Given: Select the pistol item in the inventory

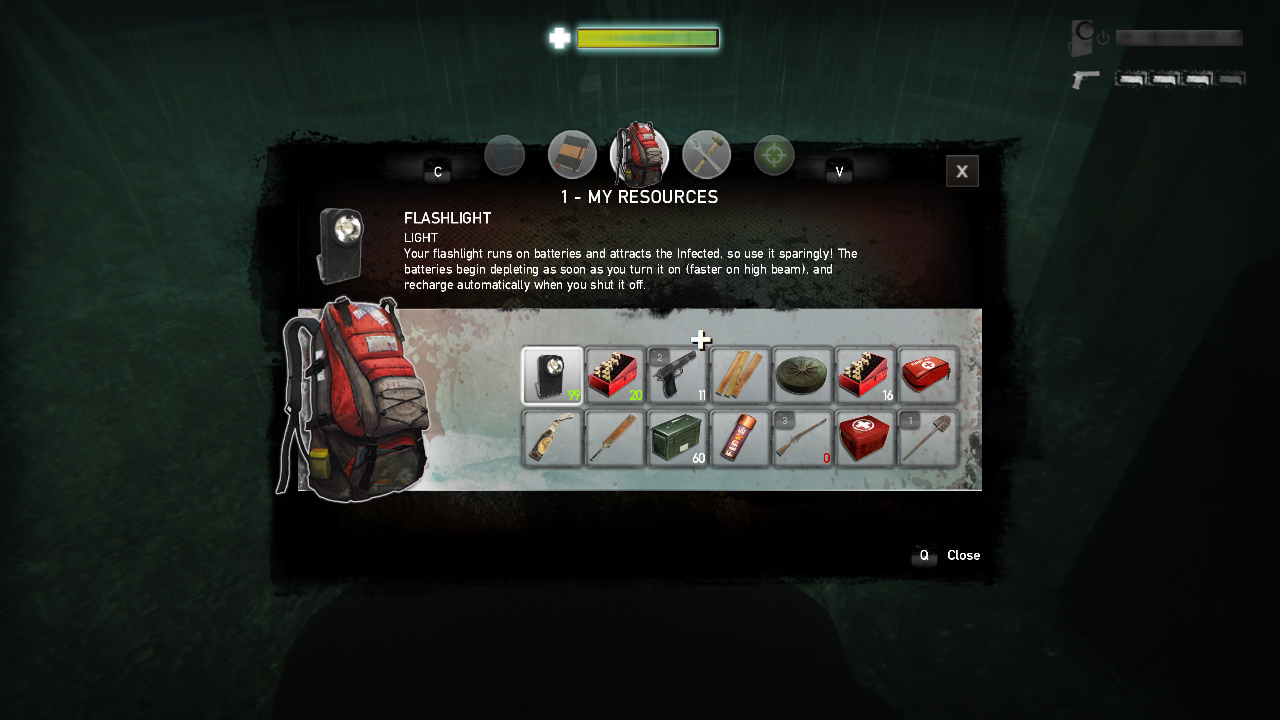Looking at the screenshot, I should pos(678,375).
